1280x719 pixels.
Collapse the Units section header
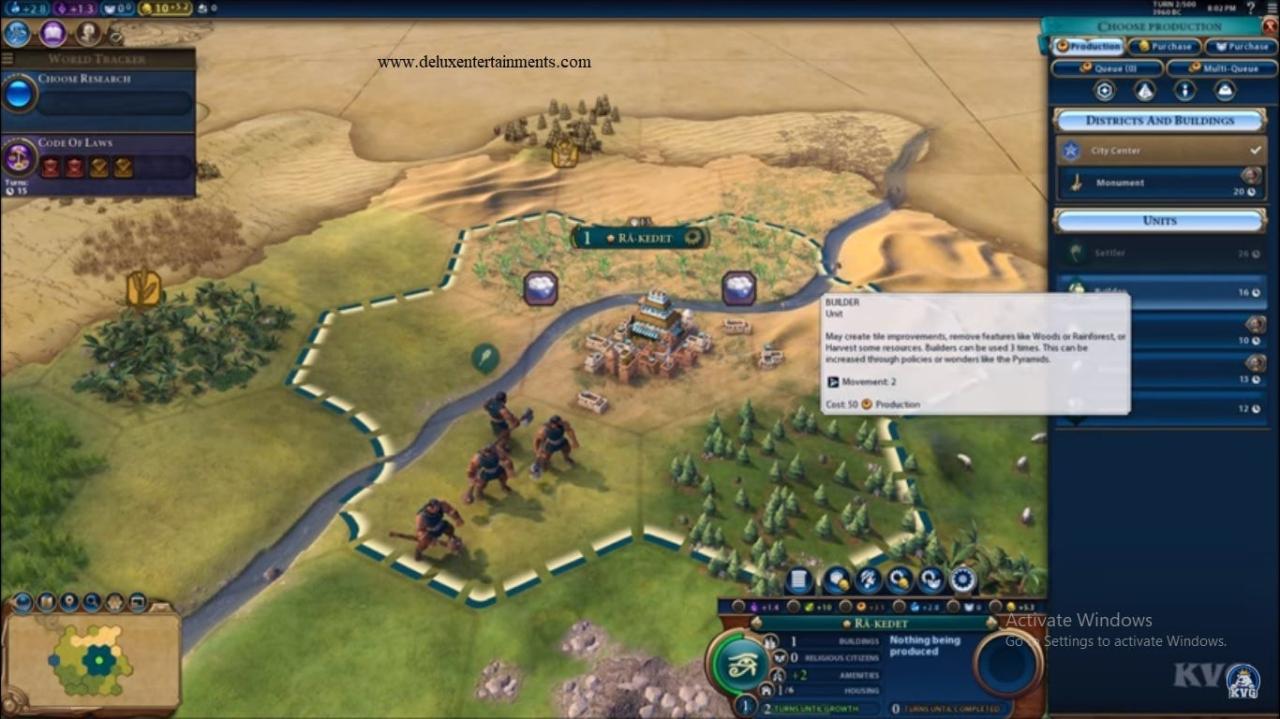(1160, 220)
